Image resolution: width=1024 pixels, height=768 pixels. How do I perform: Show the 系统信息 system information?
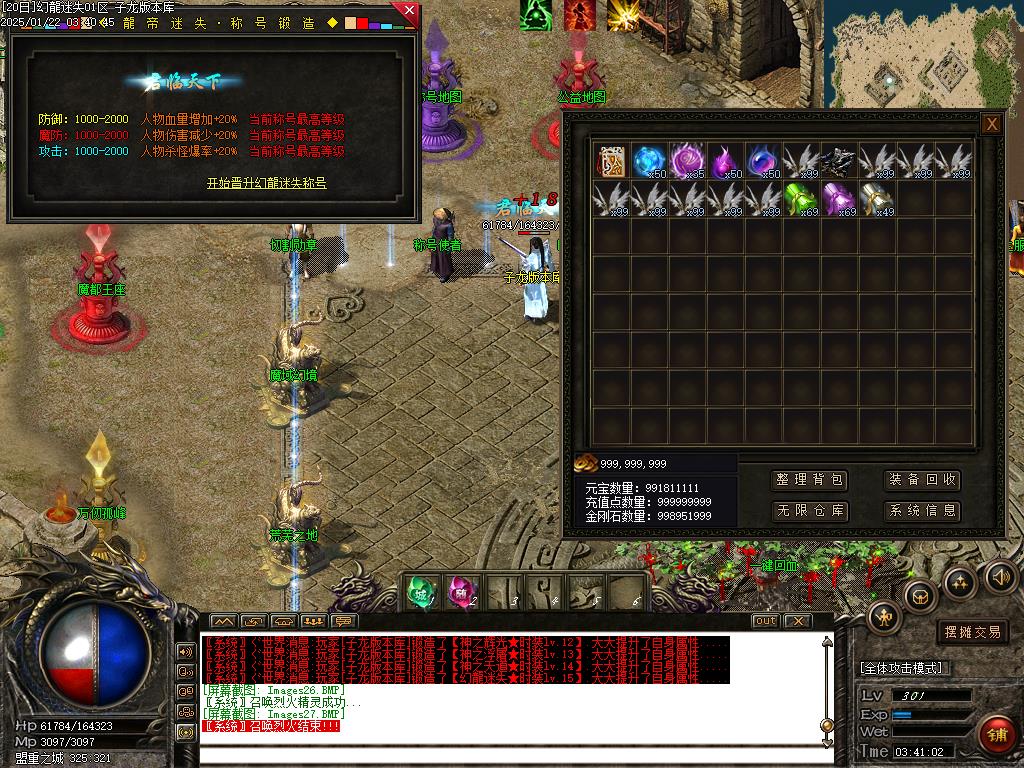(922, 511)
